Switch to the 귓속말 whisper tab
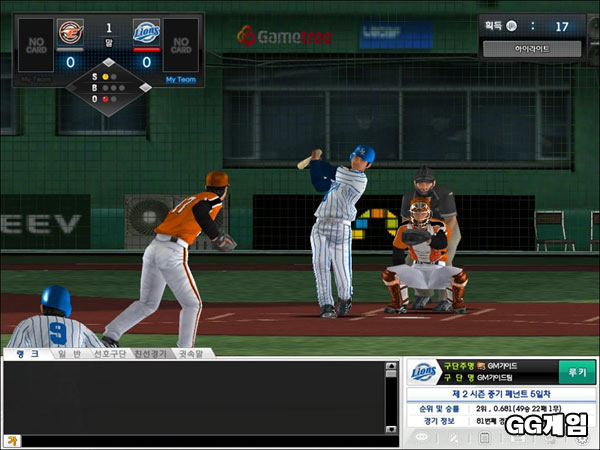The width and height of the screenshot is (600, 450). click(x=192, y=353)
